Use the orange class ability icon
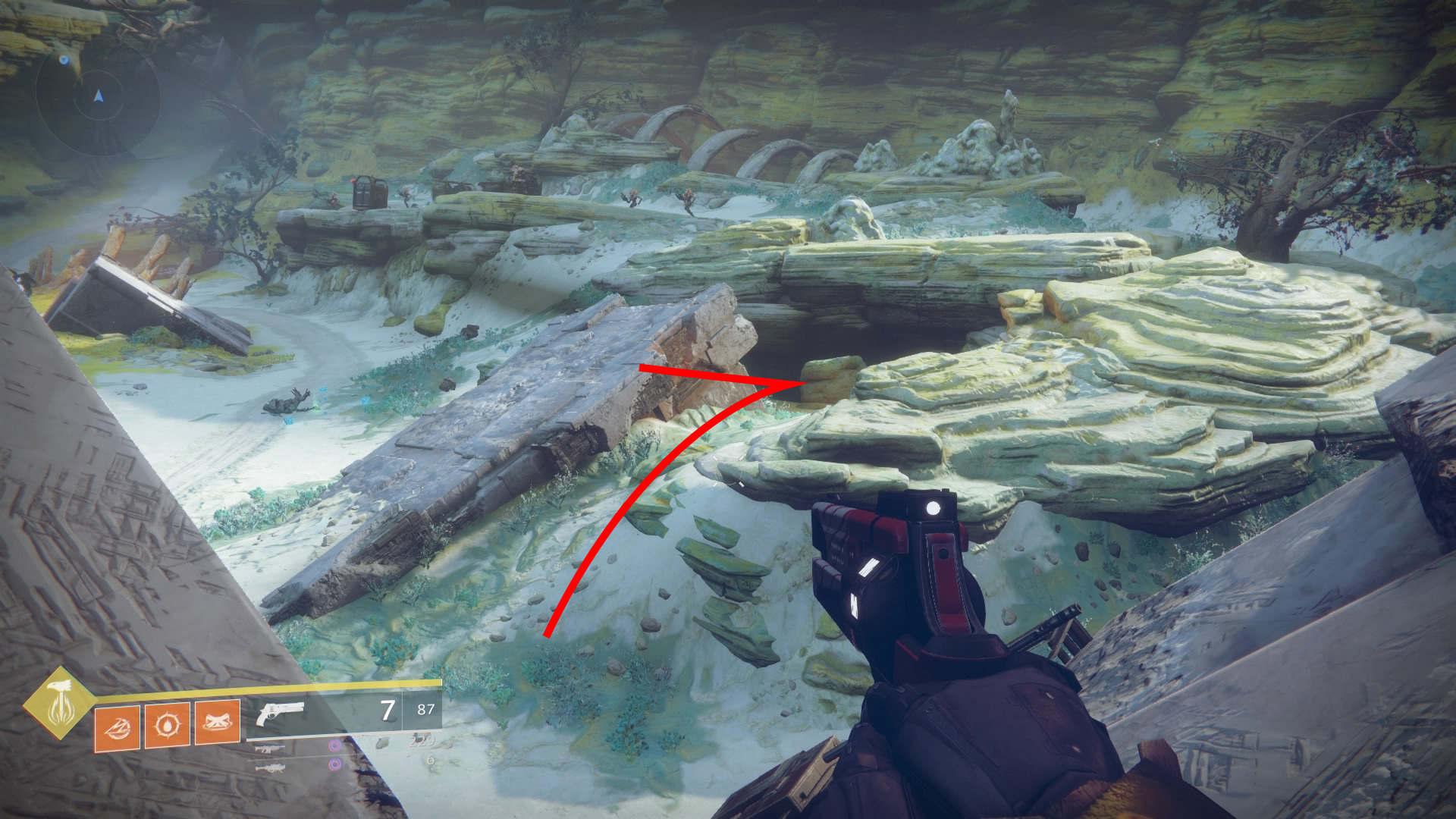The width and height of the screenshot is (1456, 819). [x=117, y=727]
